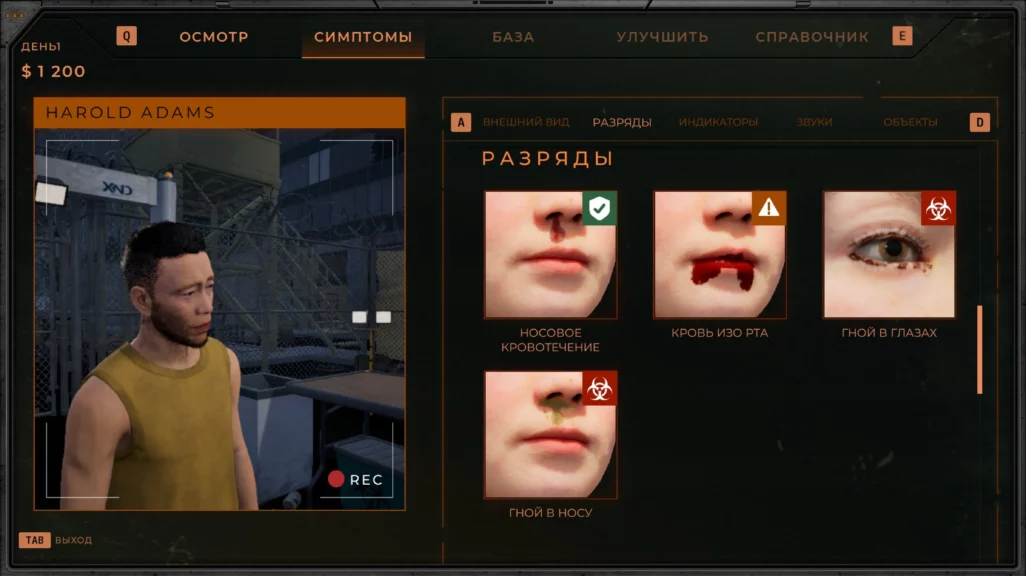Click the symptoms list scrollbar
The image size is (1026, 576).
[979, 349]
